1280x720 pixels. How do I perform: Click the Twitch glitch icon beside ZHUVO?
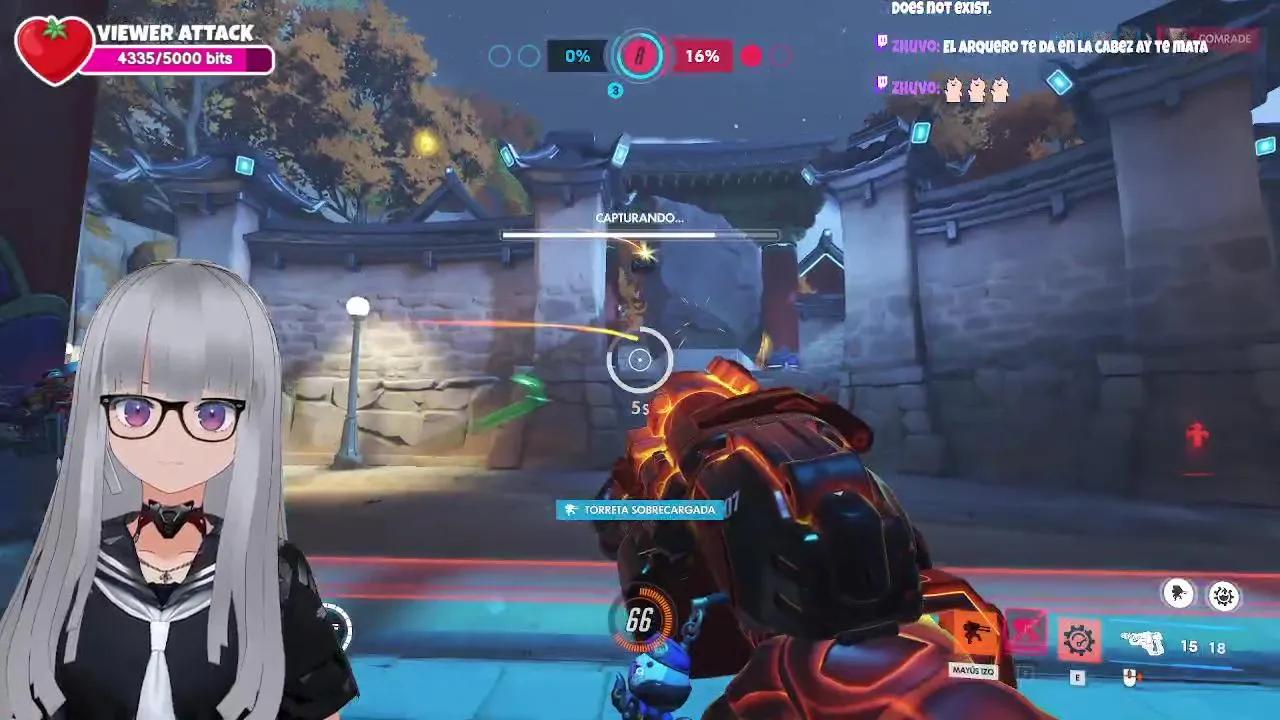click(x=882, y=42)
